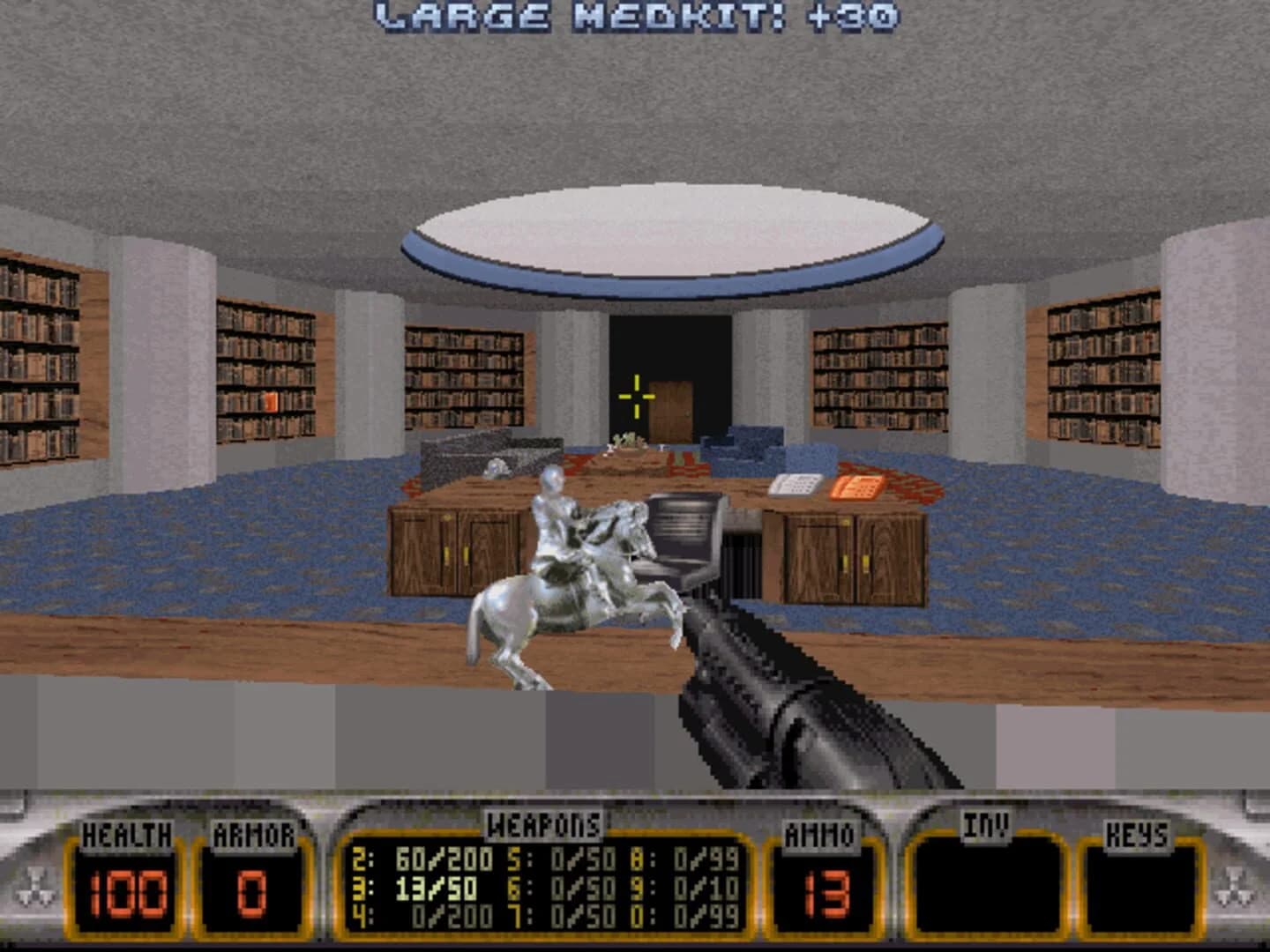Click the orange book on the left bookshelf
Screen dimensions: 1270x952
(271, 401)
